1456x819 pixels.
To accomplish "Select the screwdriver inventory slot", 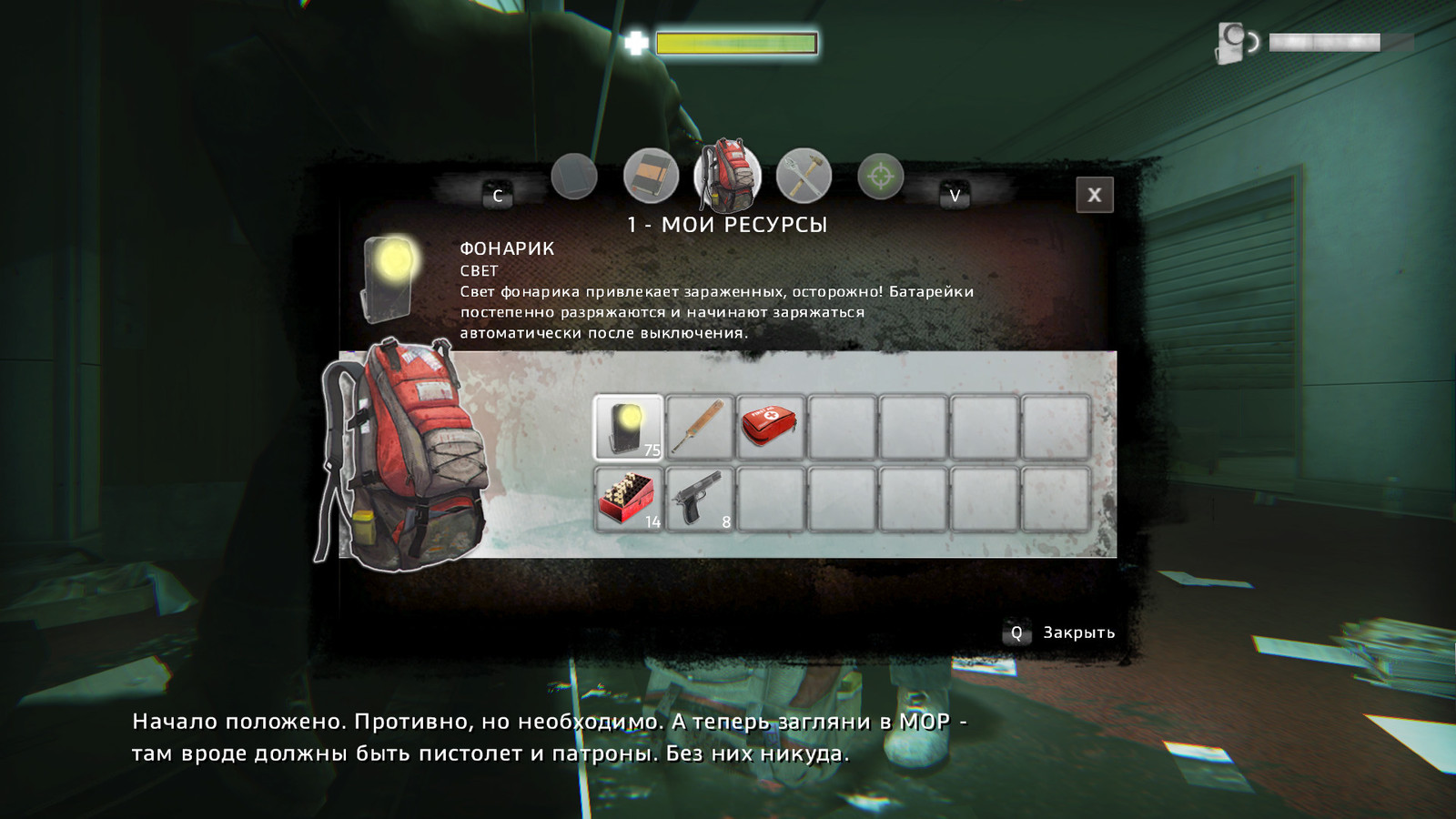I will pos(699,427).
